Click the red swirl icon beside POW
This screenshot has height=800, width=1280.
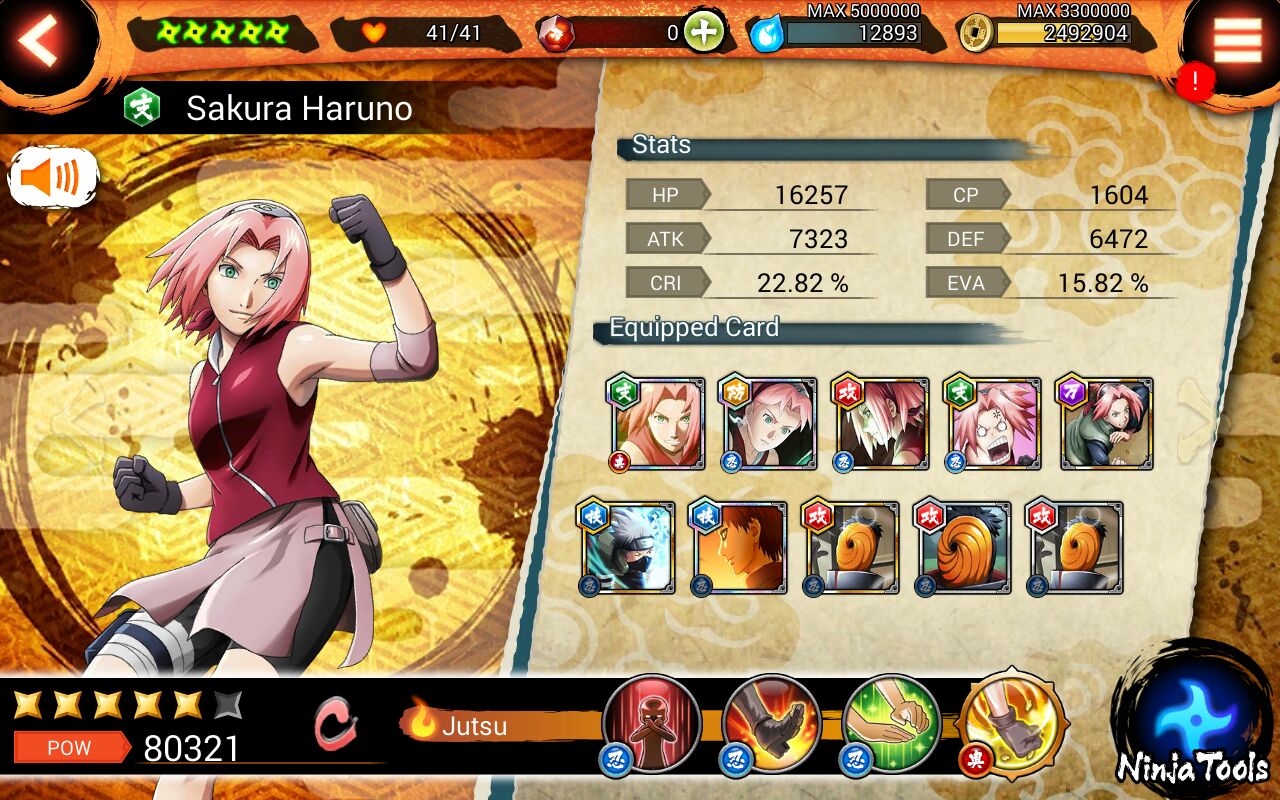click(334, 723)
